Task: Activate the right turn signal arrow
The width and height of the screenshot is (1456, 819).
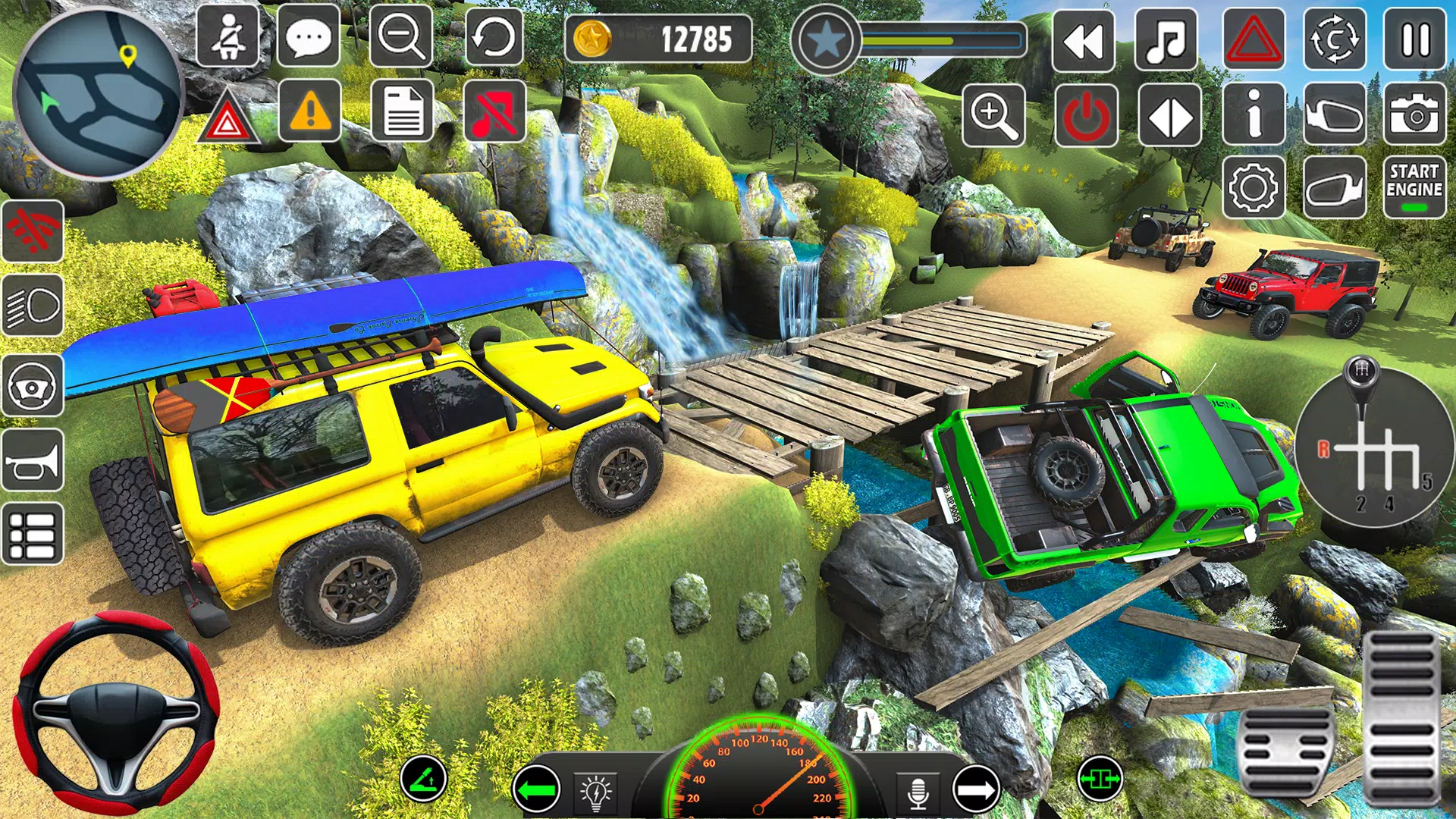Action: click(x=976, y=789)
